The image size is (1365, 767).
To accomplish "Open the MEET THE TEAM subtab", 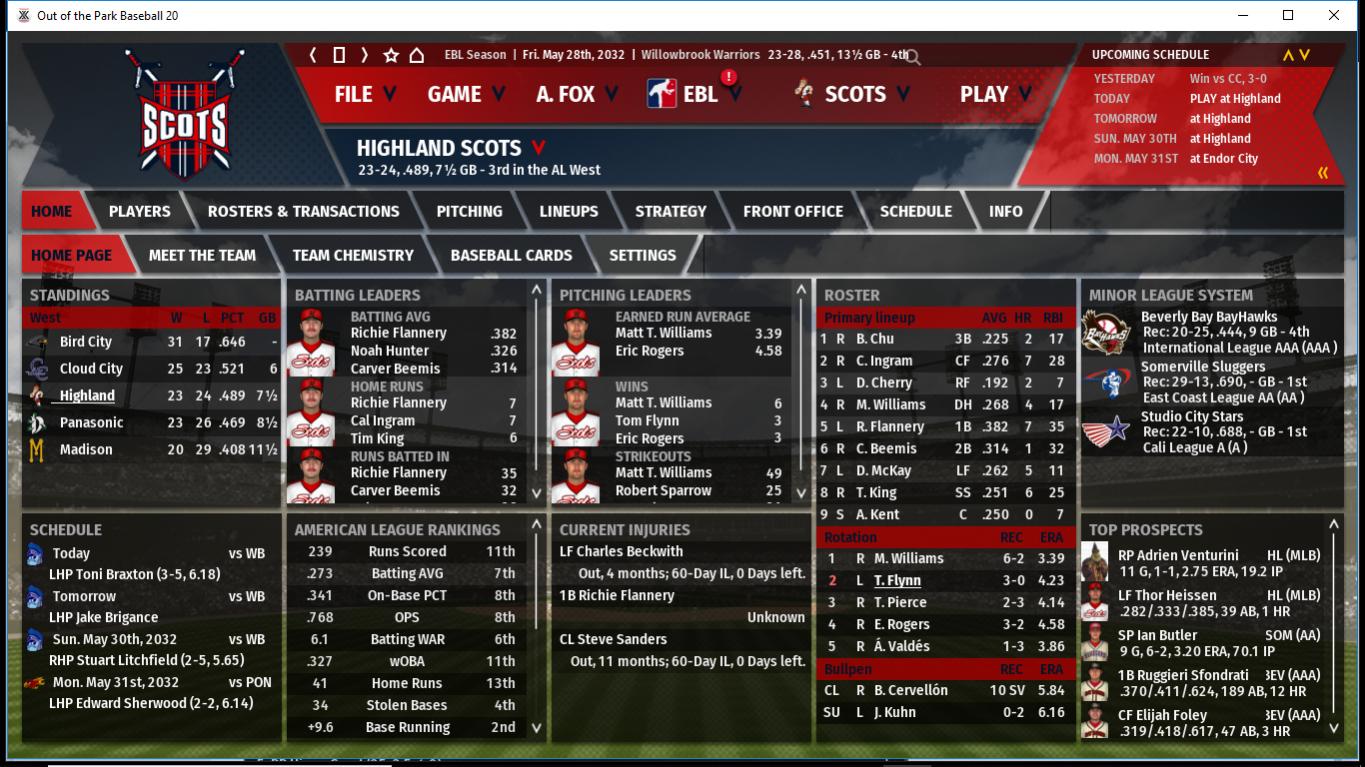I will (202, 255).
